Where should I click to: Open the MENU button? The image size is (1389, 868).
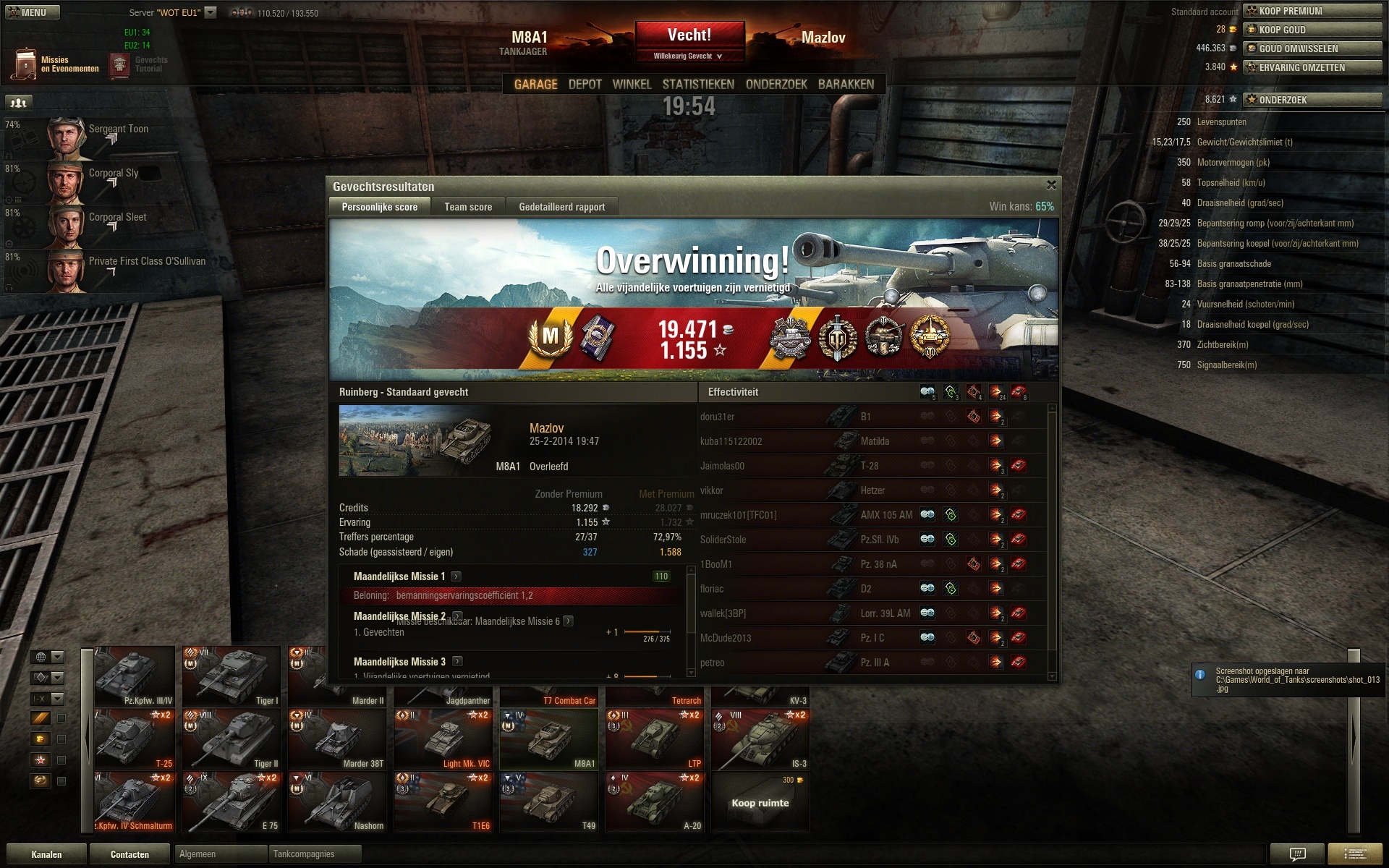pyautogui.click(x=32, y=12)
